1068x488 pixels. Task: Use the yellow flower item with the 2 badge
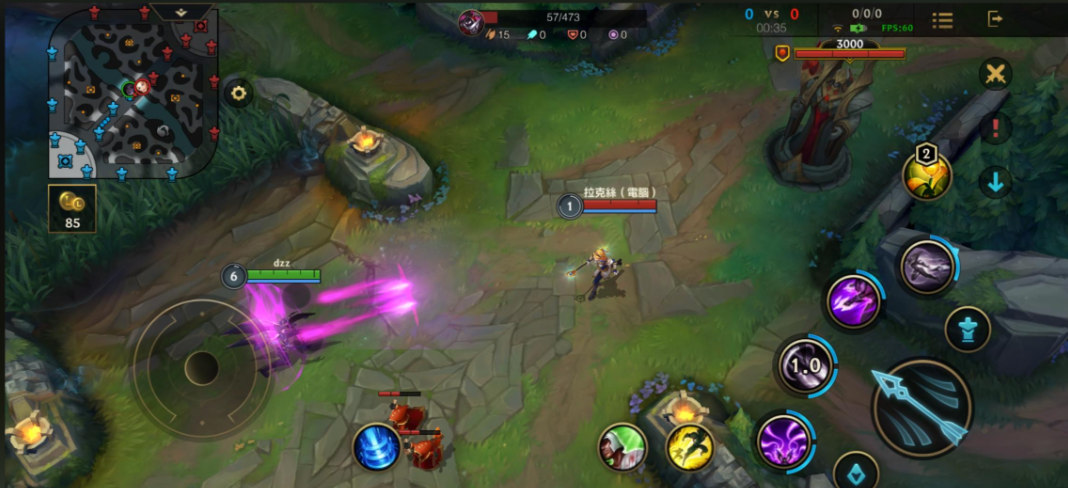pos(928,175)
